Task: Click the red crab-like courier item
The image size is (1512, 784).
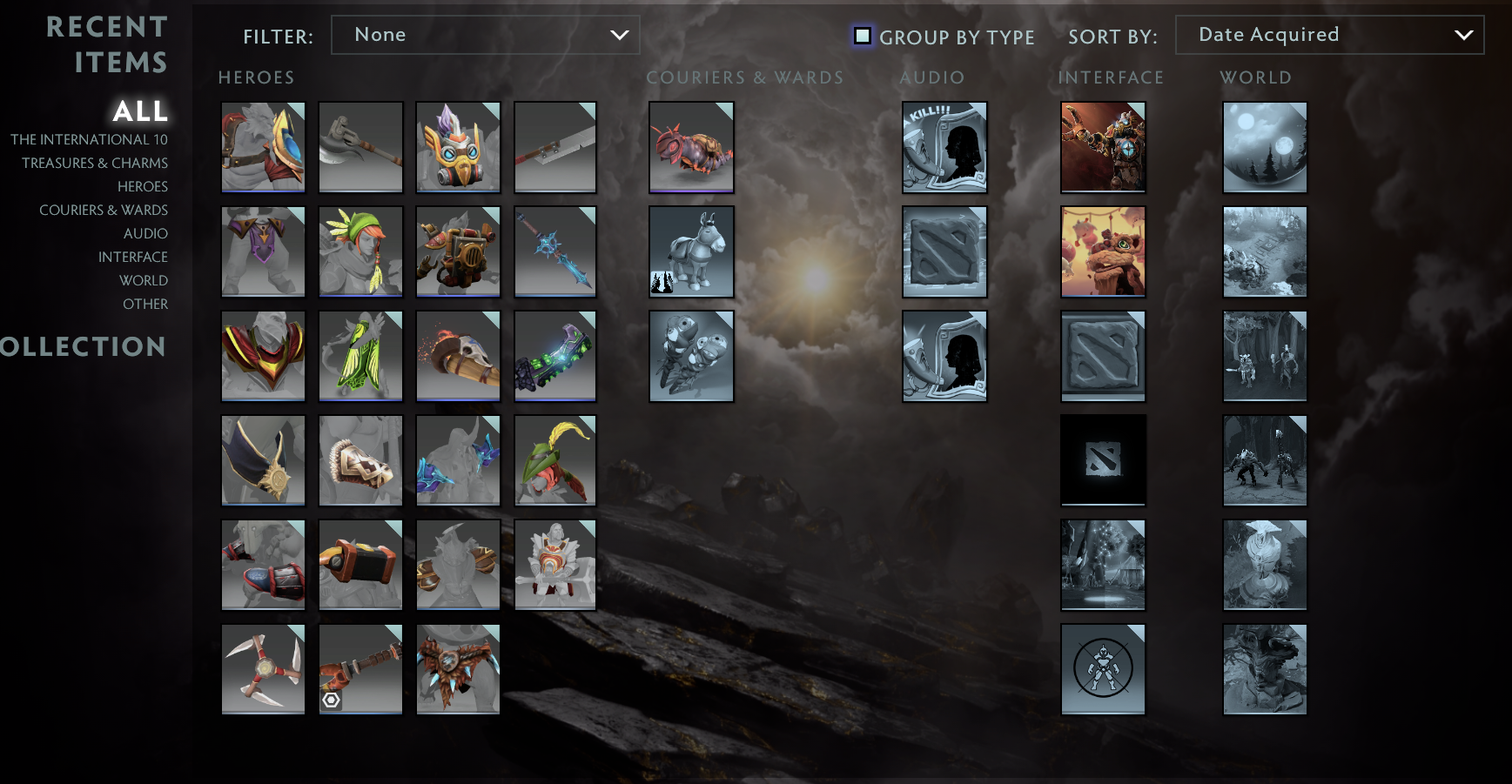Action: 691,147
